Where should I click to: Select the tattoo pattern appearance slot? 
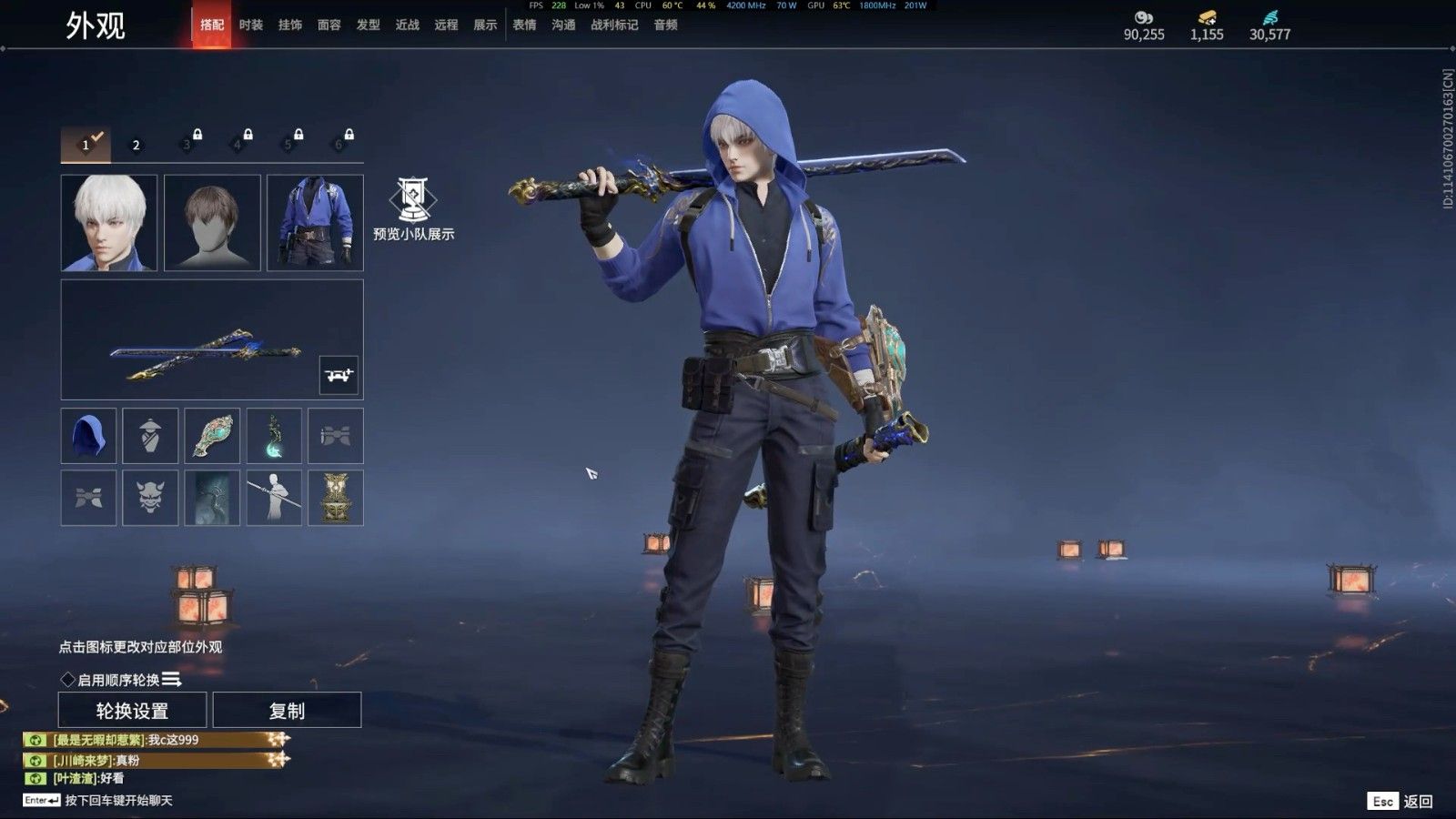pos(212,498)
